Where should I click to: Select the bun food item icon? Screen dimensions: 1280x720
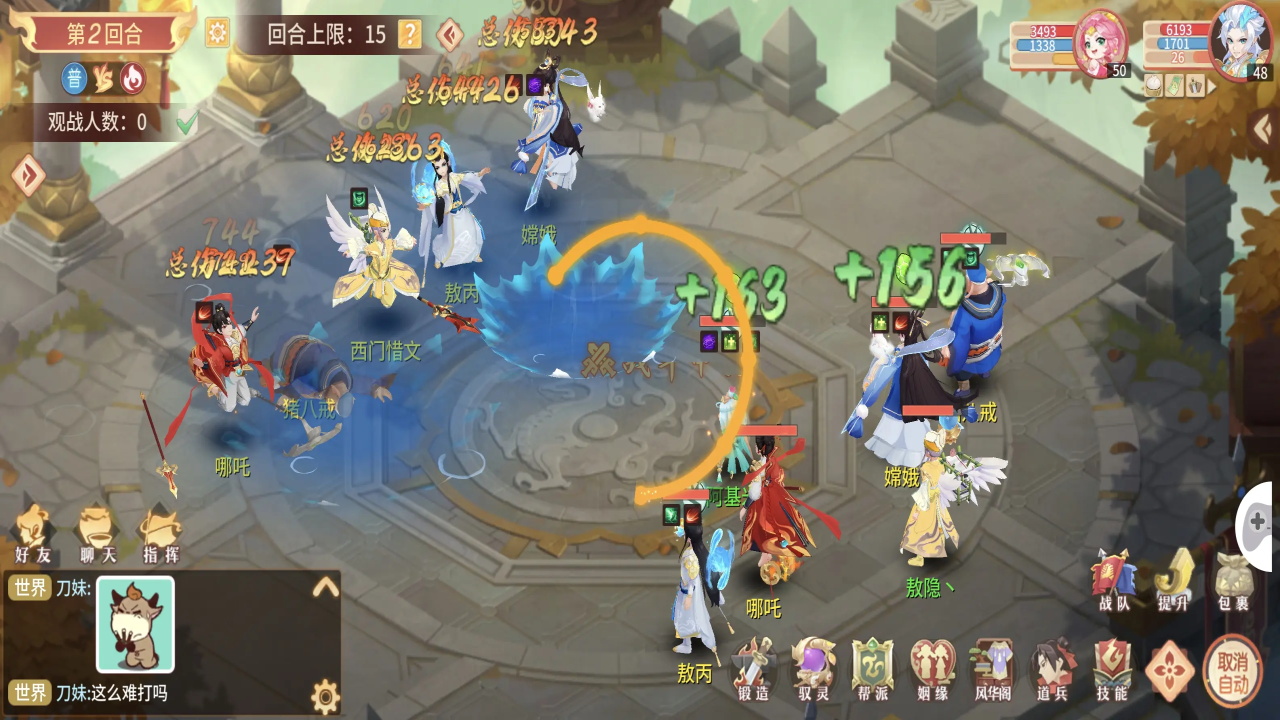point(1152,86)
